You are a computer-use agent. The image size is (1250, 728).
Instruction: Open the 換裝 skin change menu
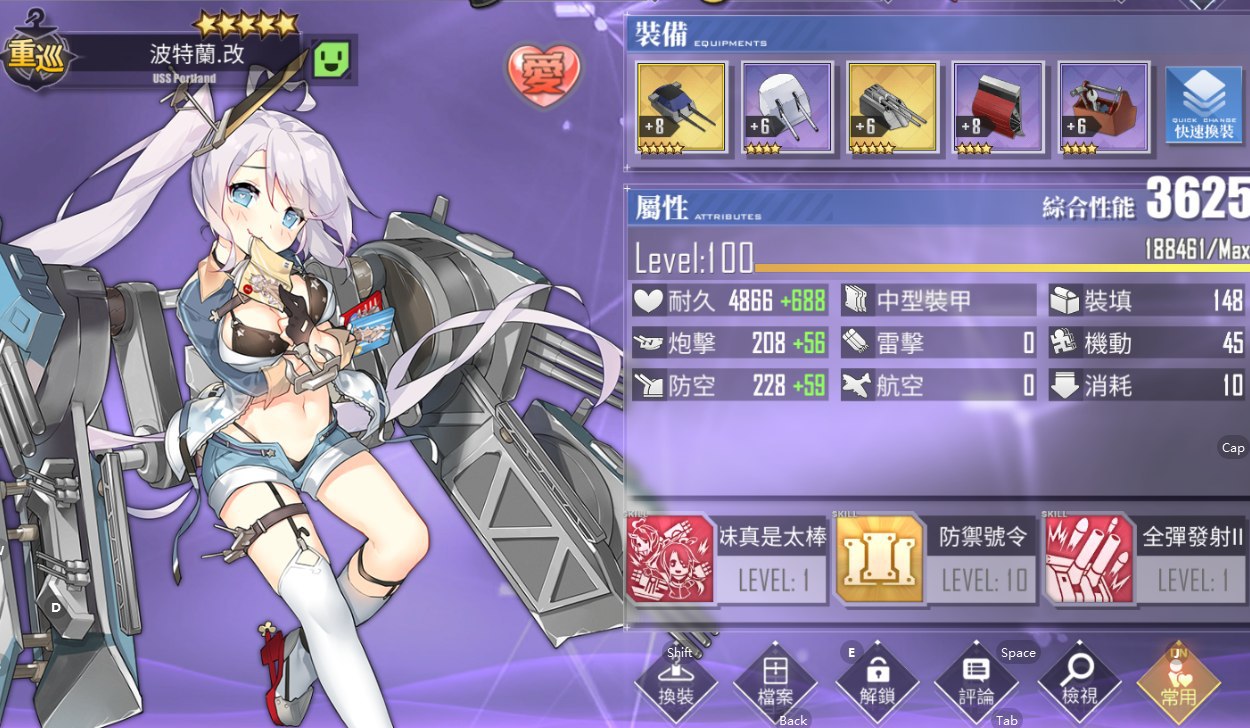(676, 685)
